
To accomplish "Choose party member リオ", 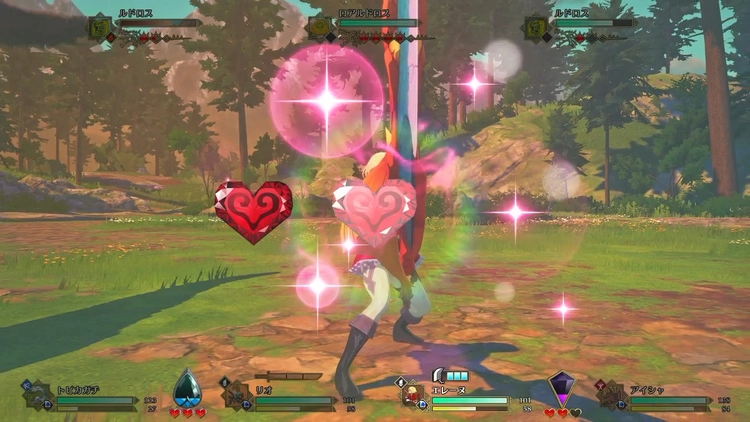I will click(x=282, y=394).
